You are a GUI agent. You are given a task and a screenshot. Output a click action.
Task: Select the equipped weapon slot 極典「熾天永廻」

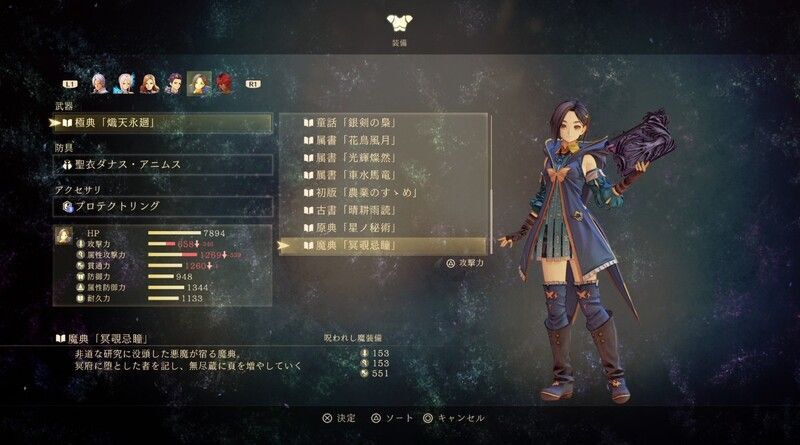pyautogui.click(x=160, y=123)
